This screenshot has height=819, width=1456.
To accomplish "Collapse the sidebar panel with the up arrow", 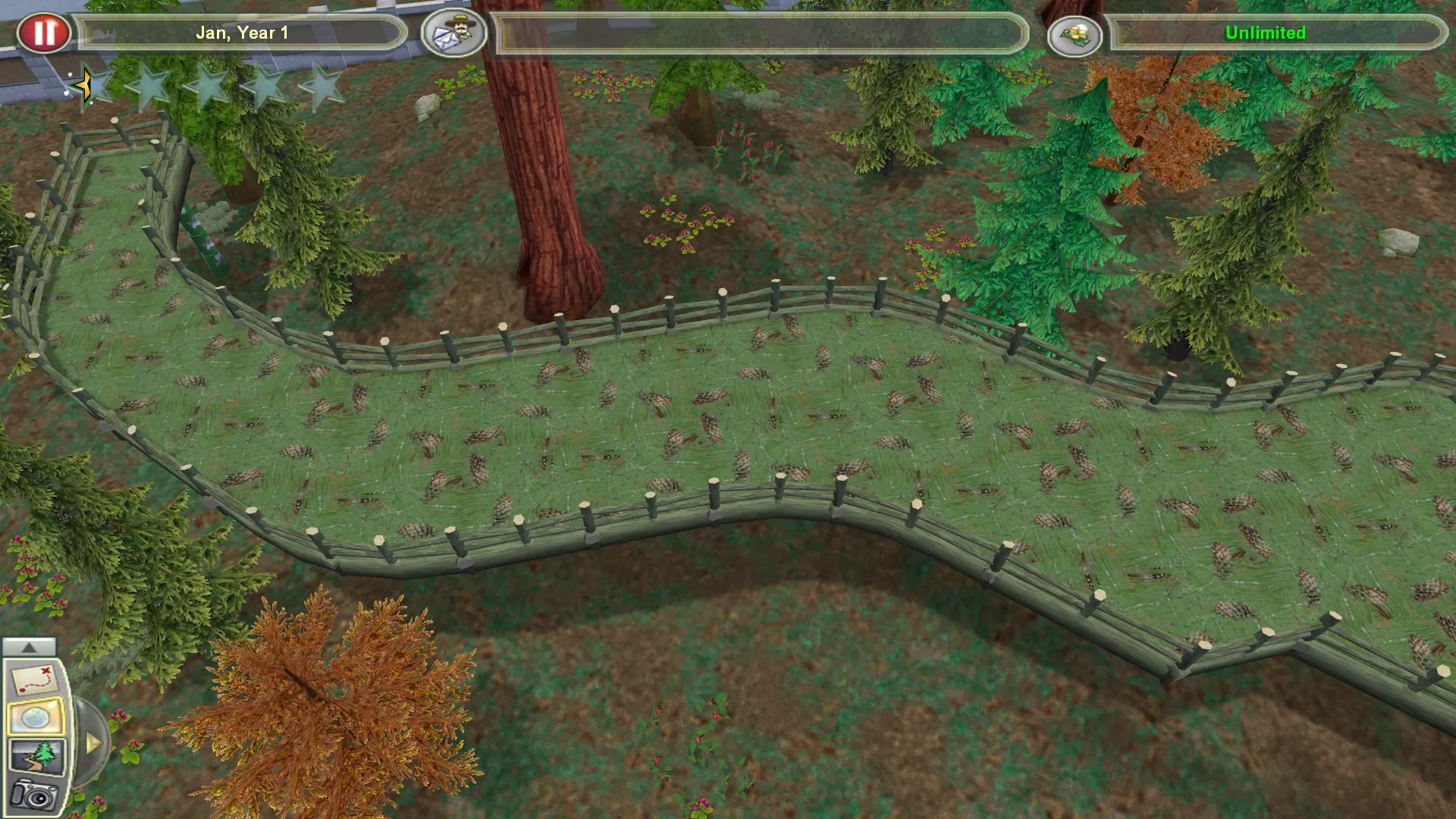I will point(29,647).
